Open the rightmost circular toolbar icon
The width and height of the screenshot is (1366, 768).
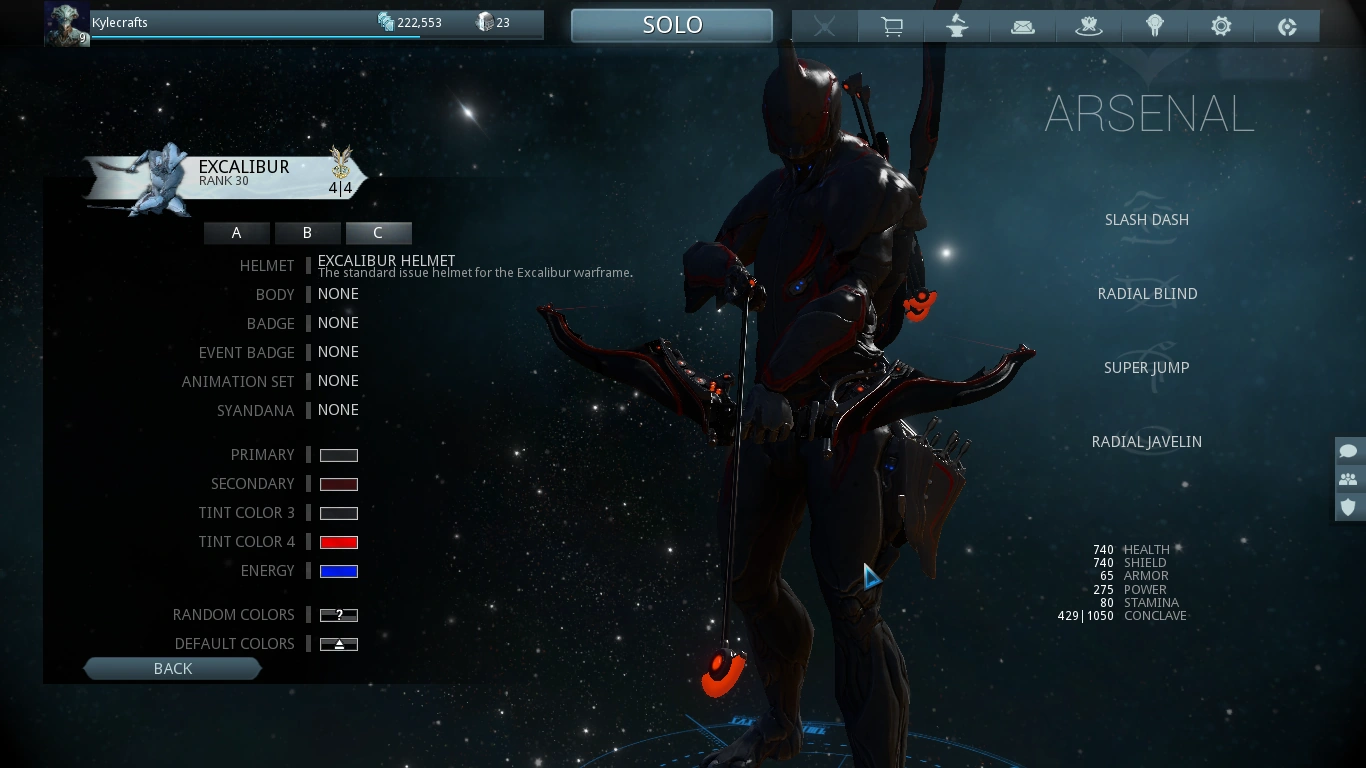tap(1287, 26)
